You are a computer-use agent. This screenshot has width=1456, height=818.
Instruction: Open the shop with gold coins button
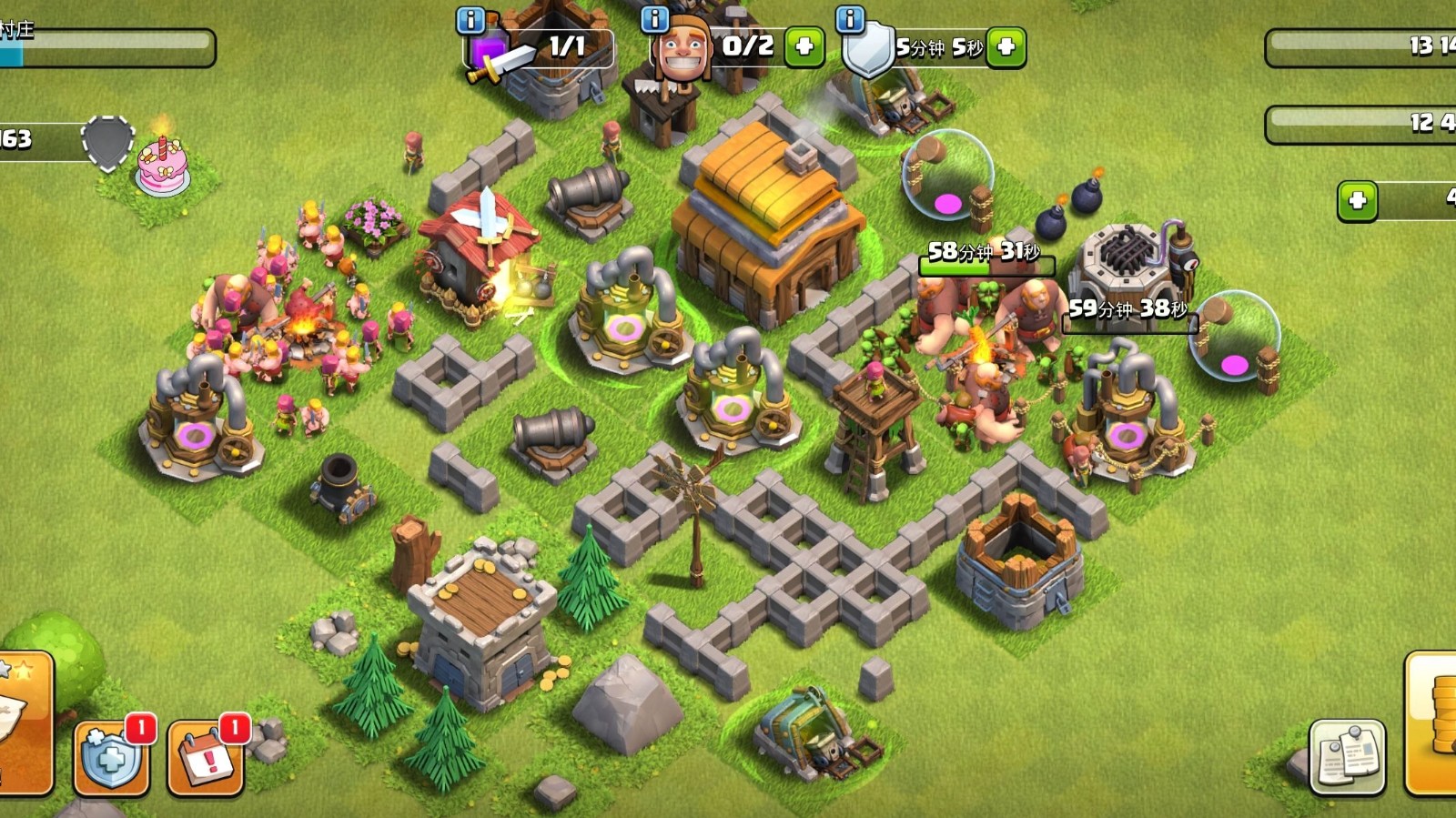[x=1433, y=723]
